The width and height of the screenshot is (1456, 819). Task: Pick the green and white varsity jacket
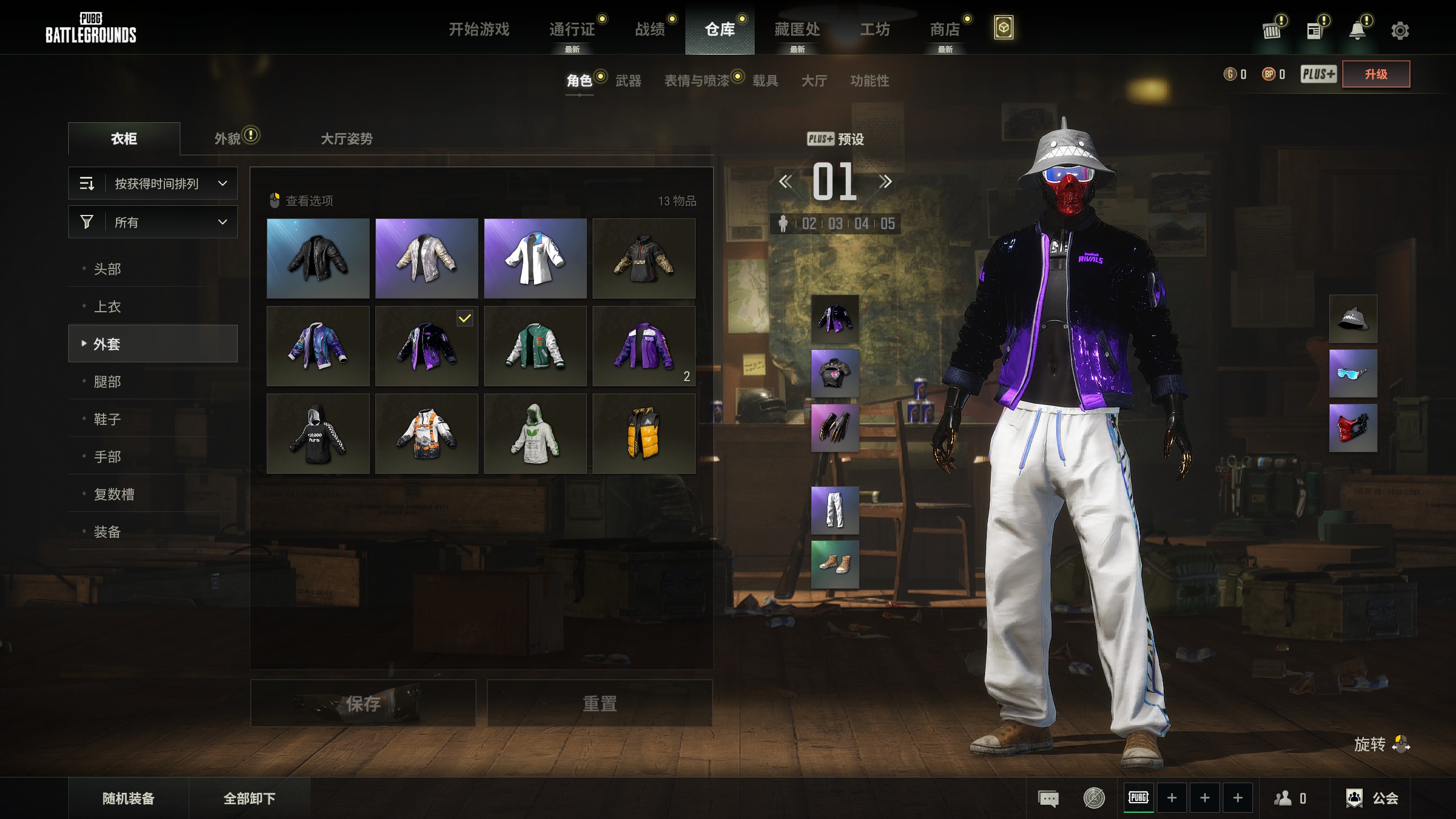535,346
